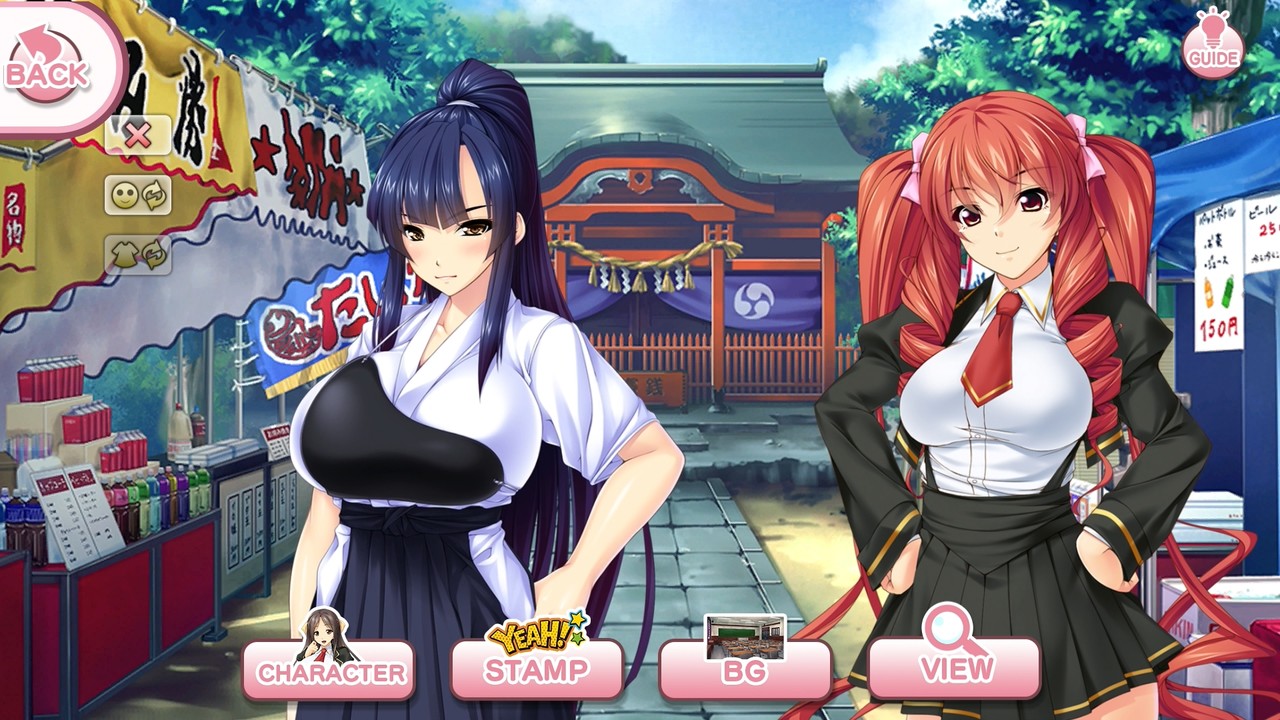Change the character's outfit using the shirt icon
The height and width of the screenshot is (720, 1280).
[x=126, y=253]
